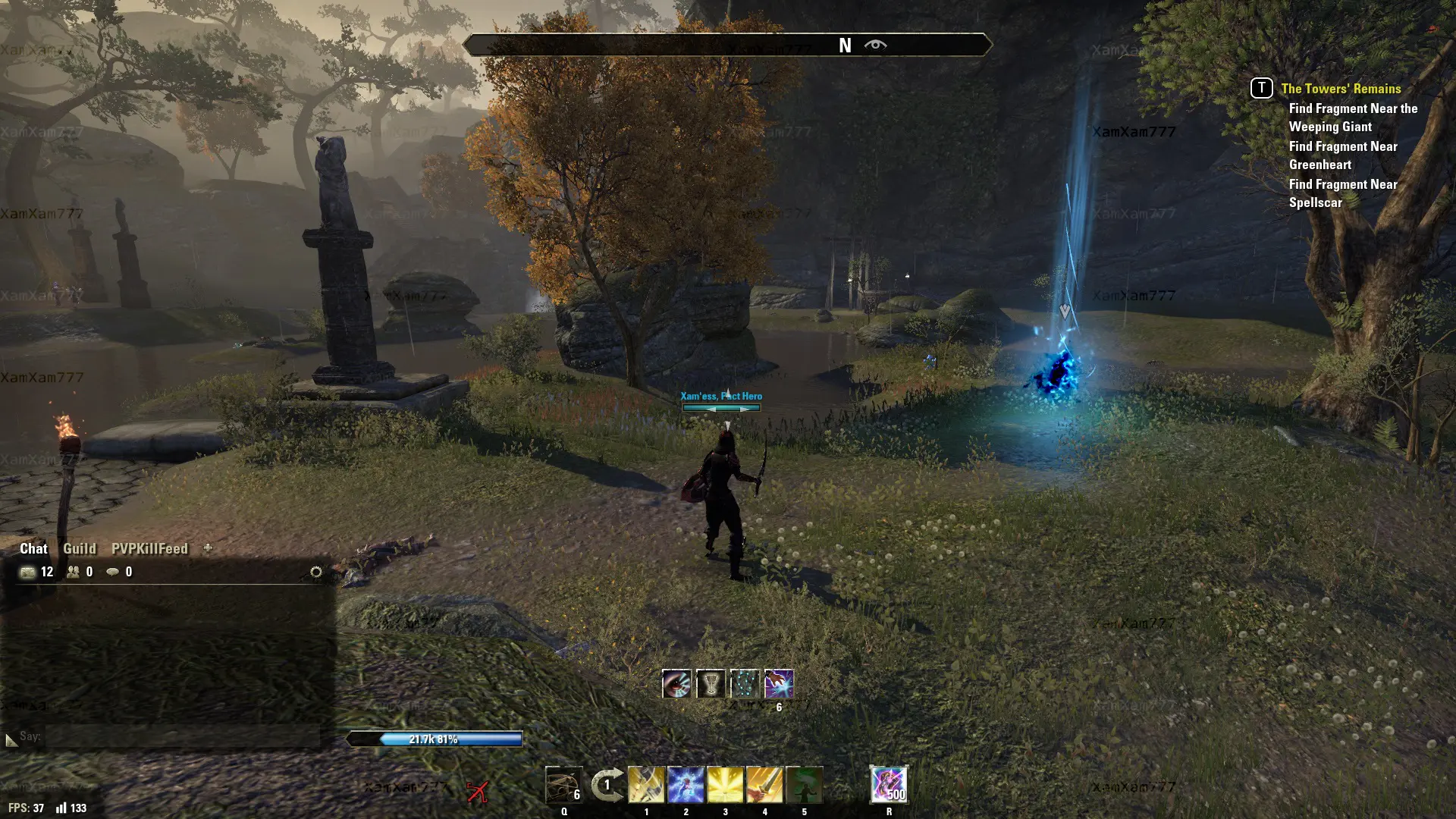1456x819 pixels.
Task: Open mail from the envelope icon
Action: coord(28,572)
